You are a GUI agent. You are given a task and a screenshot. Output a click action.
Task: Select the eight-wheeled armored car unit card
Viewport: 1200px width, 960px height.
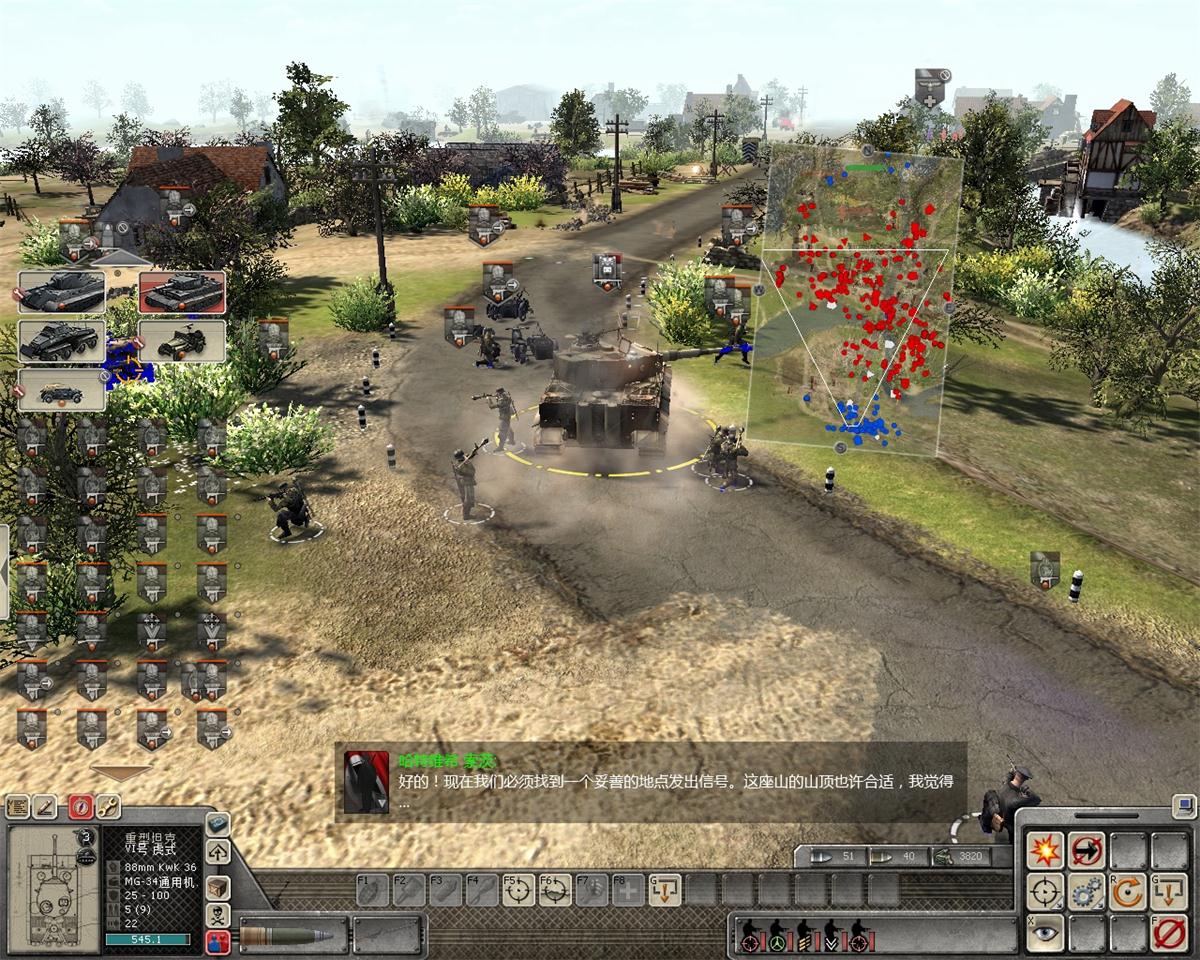(61, 341)
